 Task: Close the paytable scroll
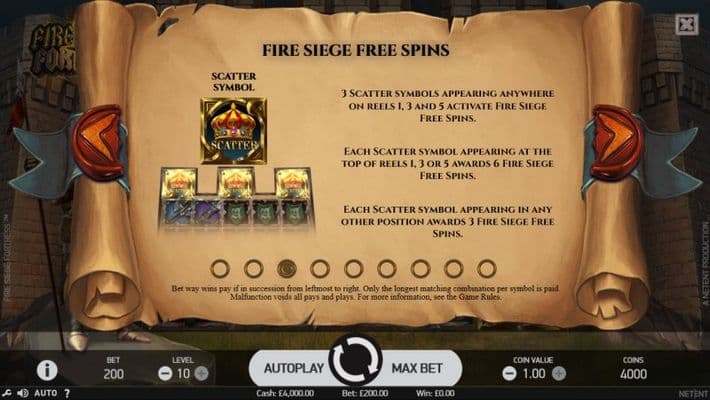686,25
